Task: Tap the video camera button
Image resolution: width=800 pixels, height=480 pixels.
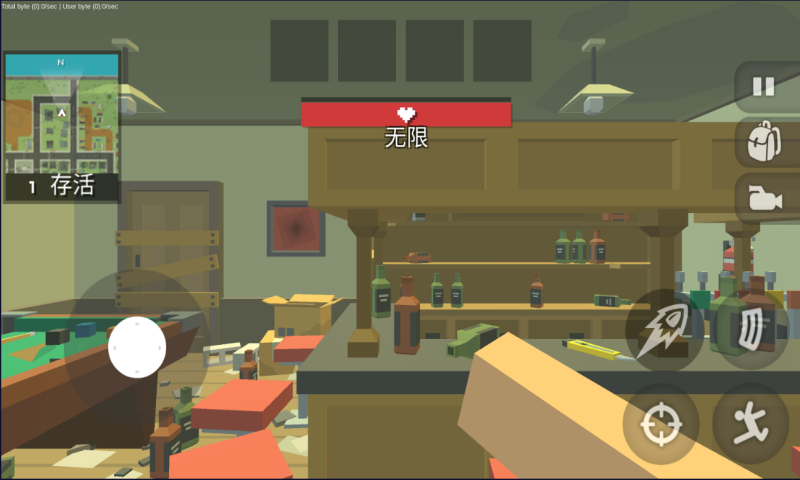Action: pos(764,198)
